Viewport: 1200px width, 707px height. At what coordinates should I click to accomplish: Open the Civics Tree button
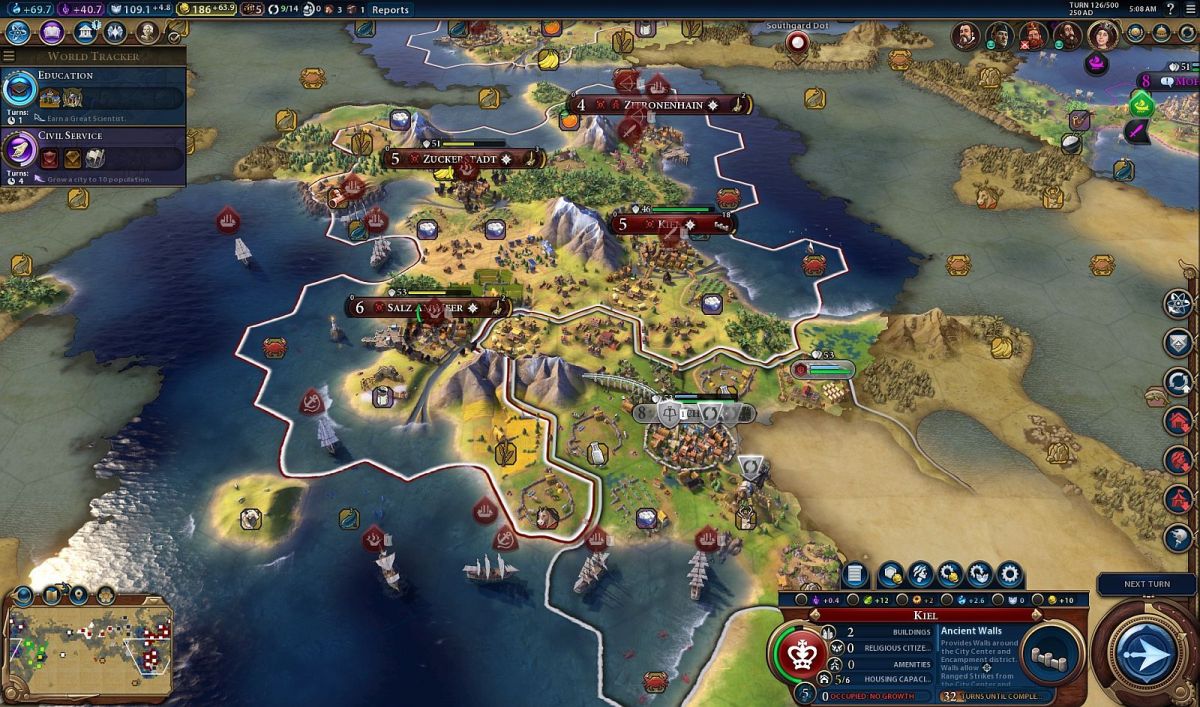pos(51,32)
